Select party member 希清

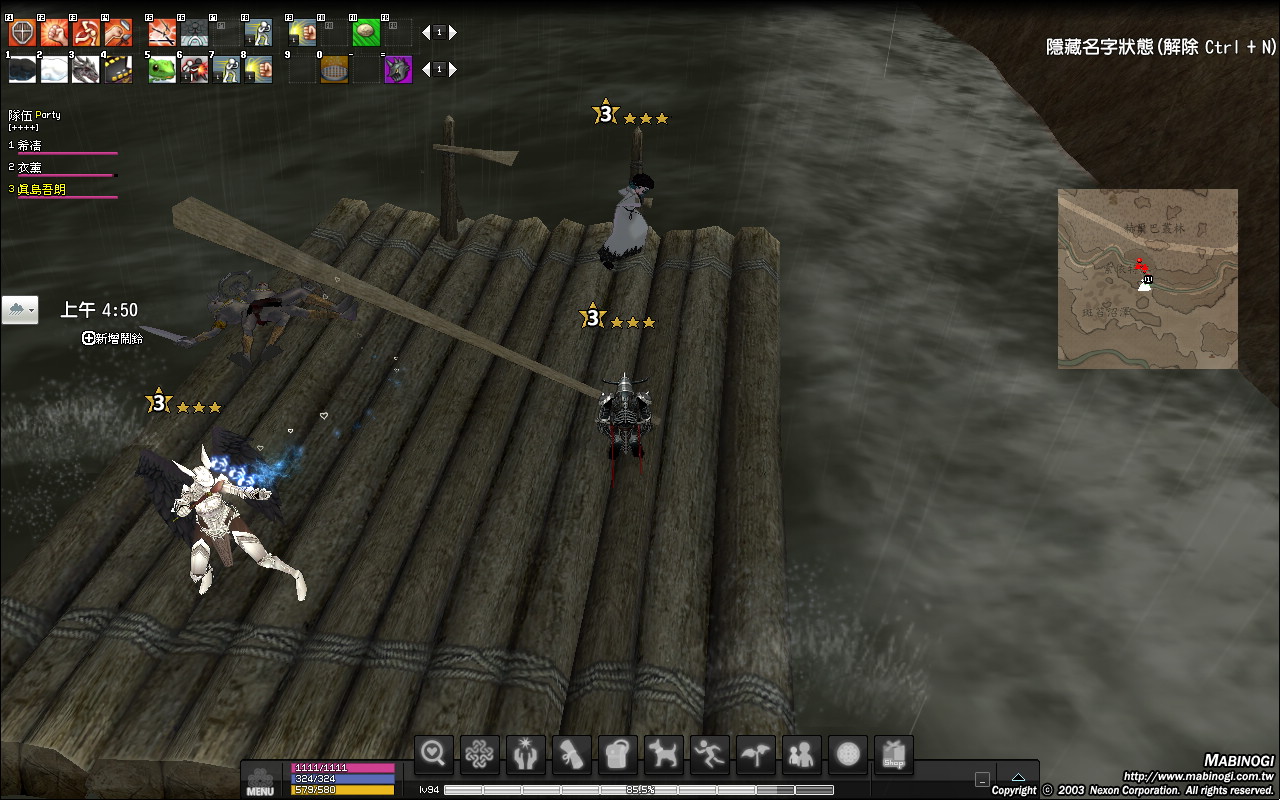[30, 146]
